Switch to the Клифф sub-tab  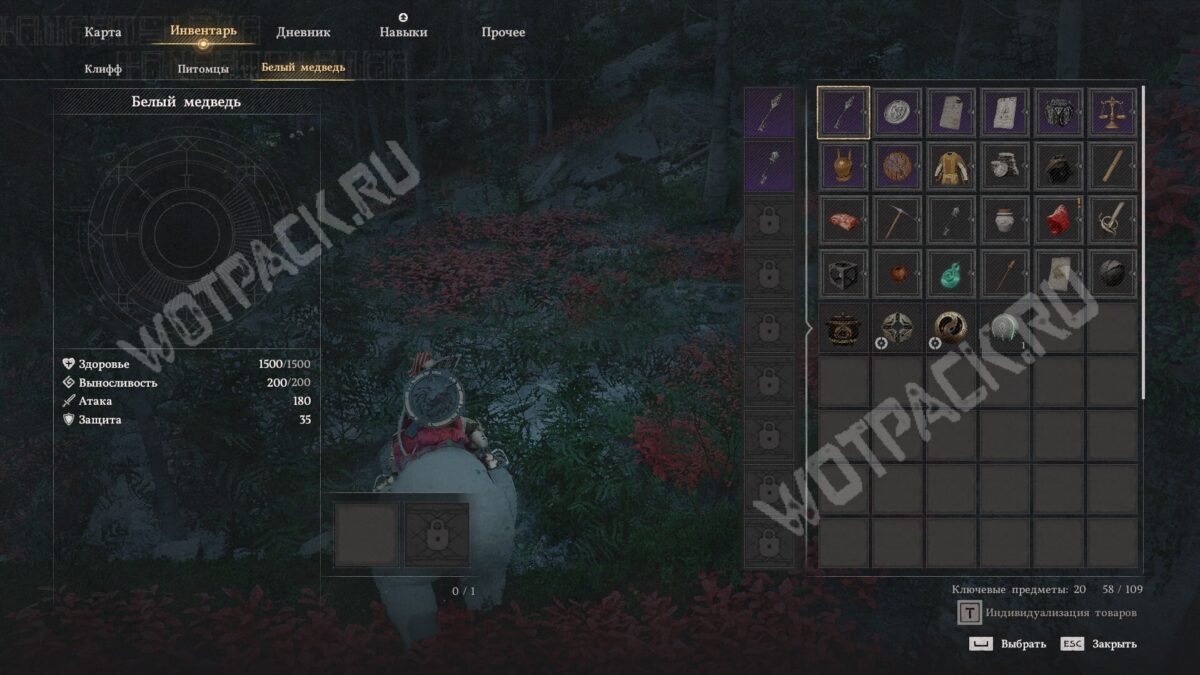(x=103, y=68)
